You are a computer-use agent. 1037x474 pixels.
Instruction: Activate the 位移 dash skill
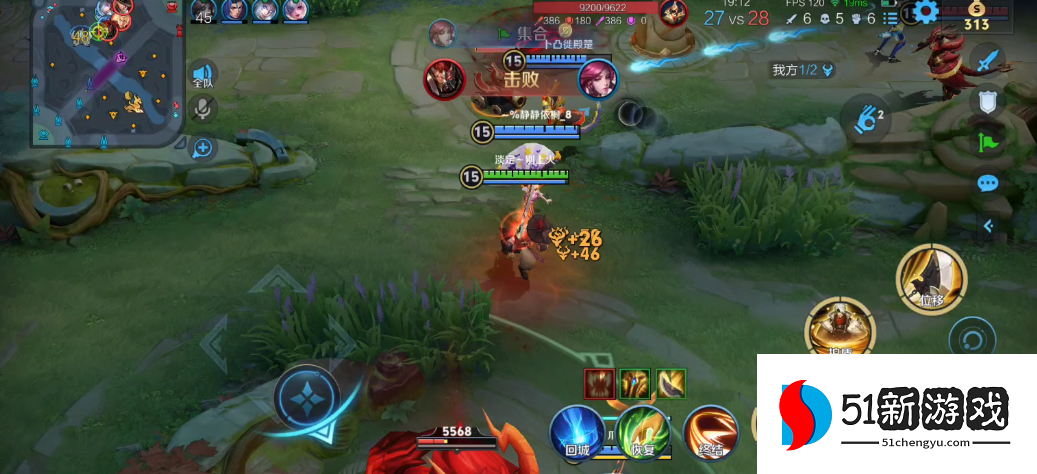(931, 276)
